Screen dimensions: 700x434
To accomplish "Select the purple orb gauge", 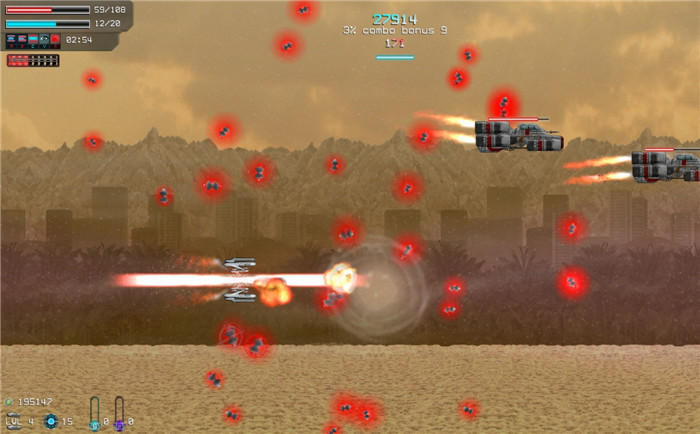I will 119,413.
